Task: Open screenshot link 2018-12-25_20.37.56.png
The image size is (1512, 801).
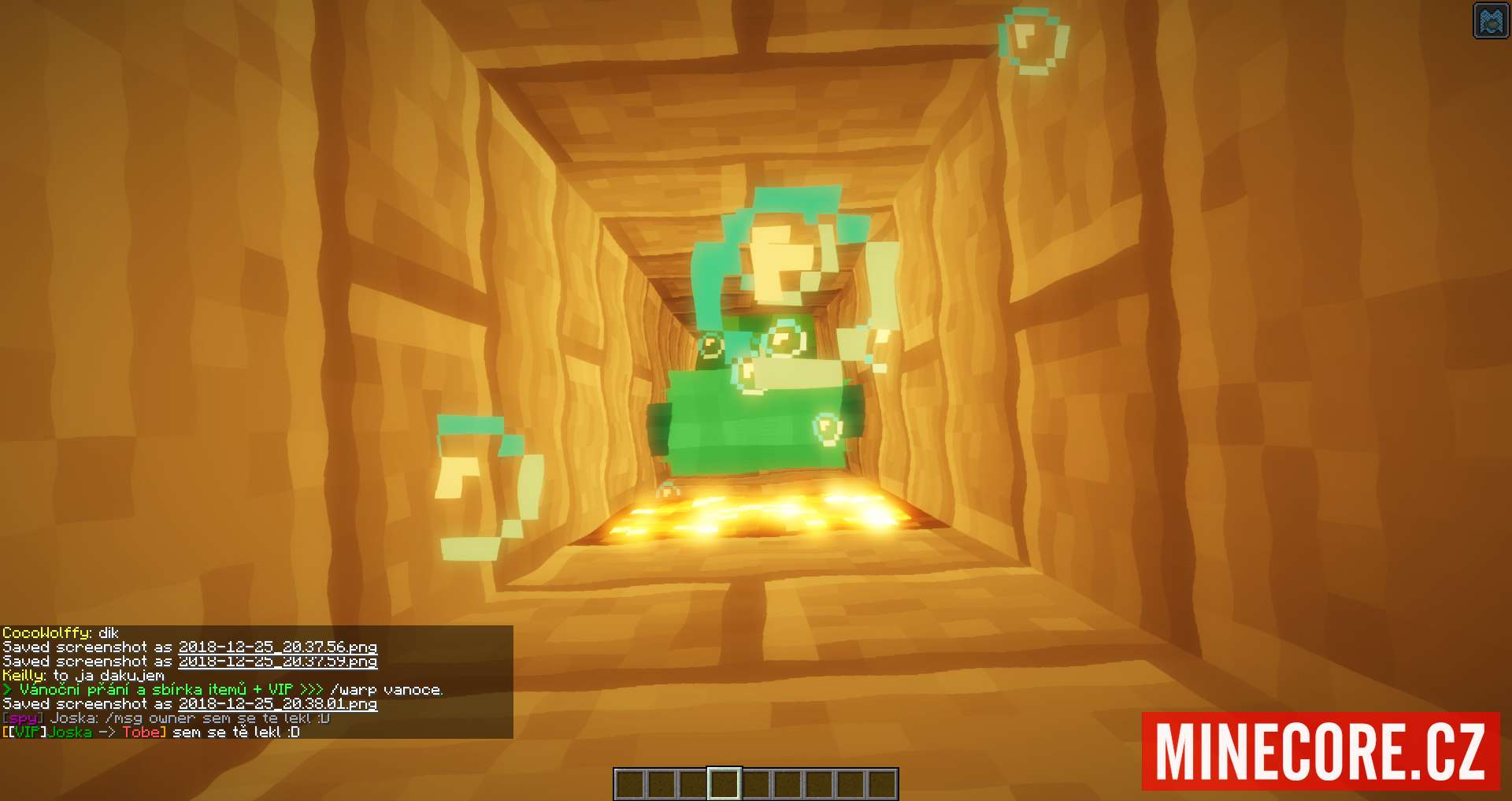Action: pyautogui.click(x=277, y=647)
